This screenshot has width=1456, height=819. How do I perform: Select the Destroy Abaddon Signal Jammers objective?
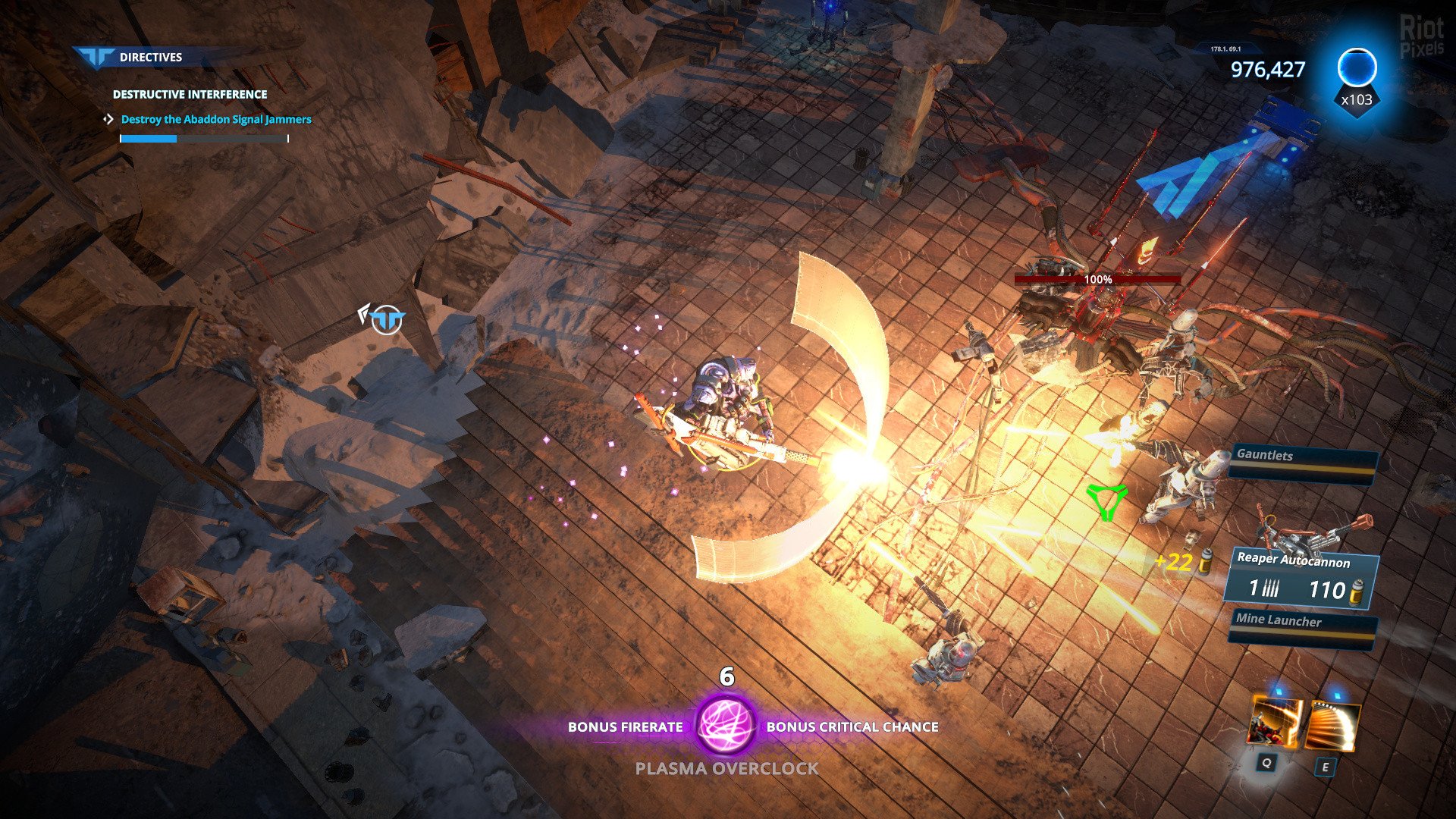click(x=216, y=119)
